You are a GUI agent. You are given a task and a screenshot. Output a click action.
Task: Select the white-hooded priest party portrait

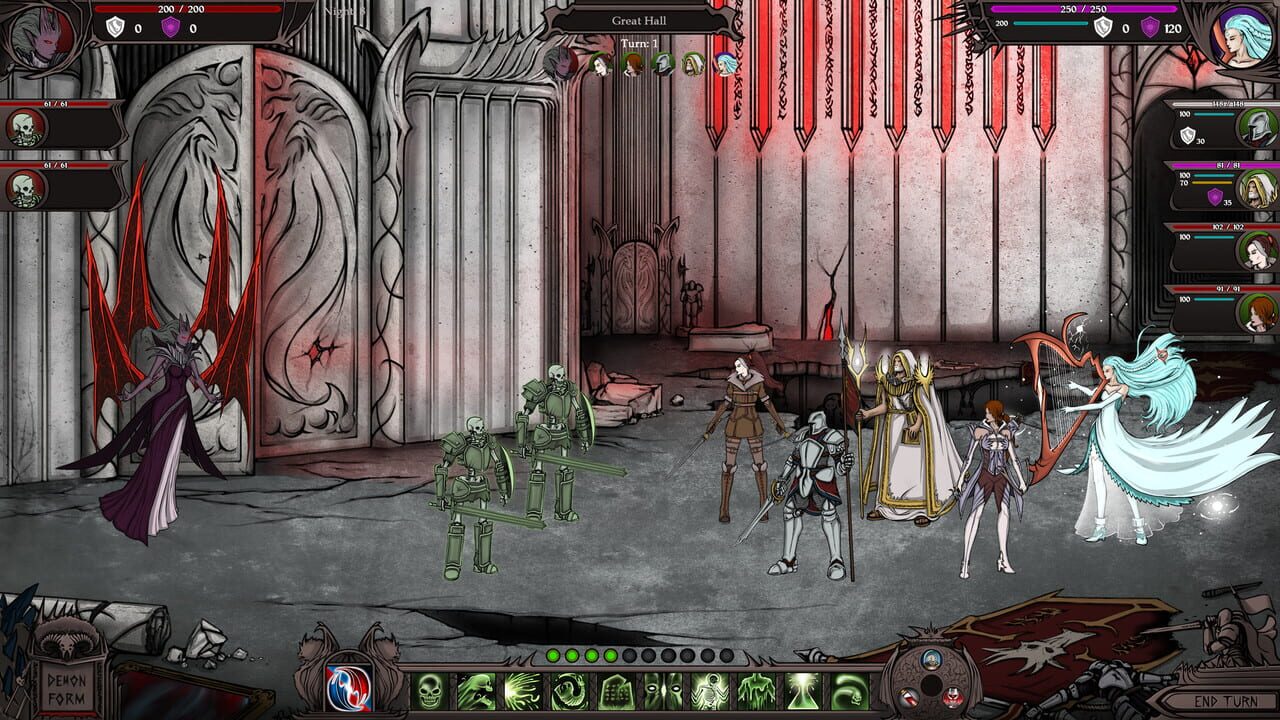[1257, 188]
